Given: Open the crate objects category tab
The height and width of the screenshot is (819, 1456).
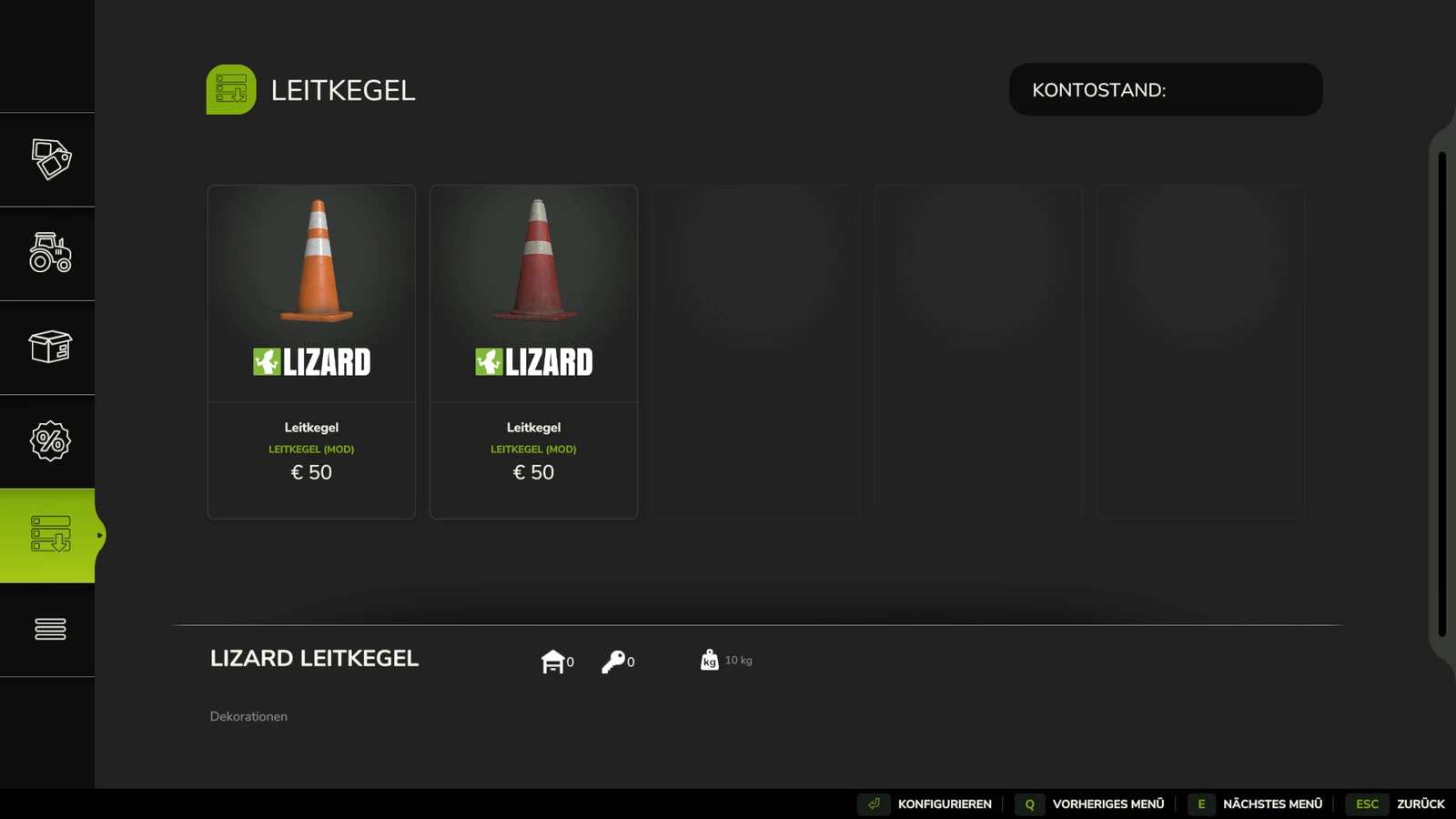Looking at the screenshot, I should 50,347.
